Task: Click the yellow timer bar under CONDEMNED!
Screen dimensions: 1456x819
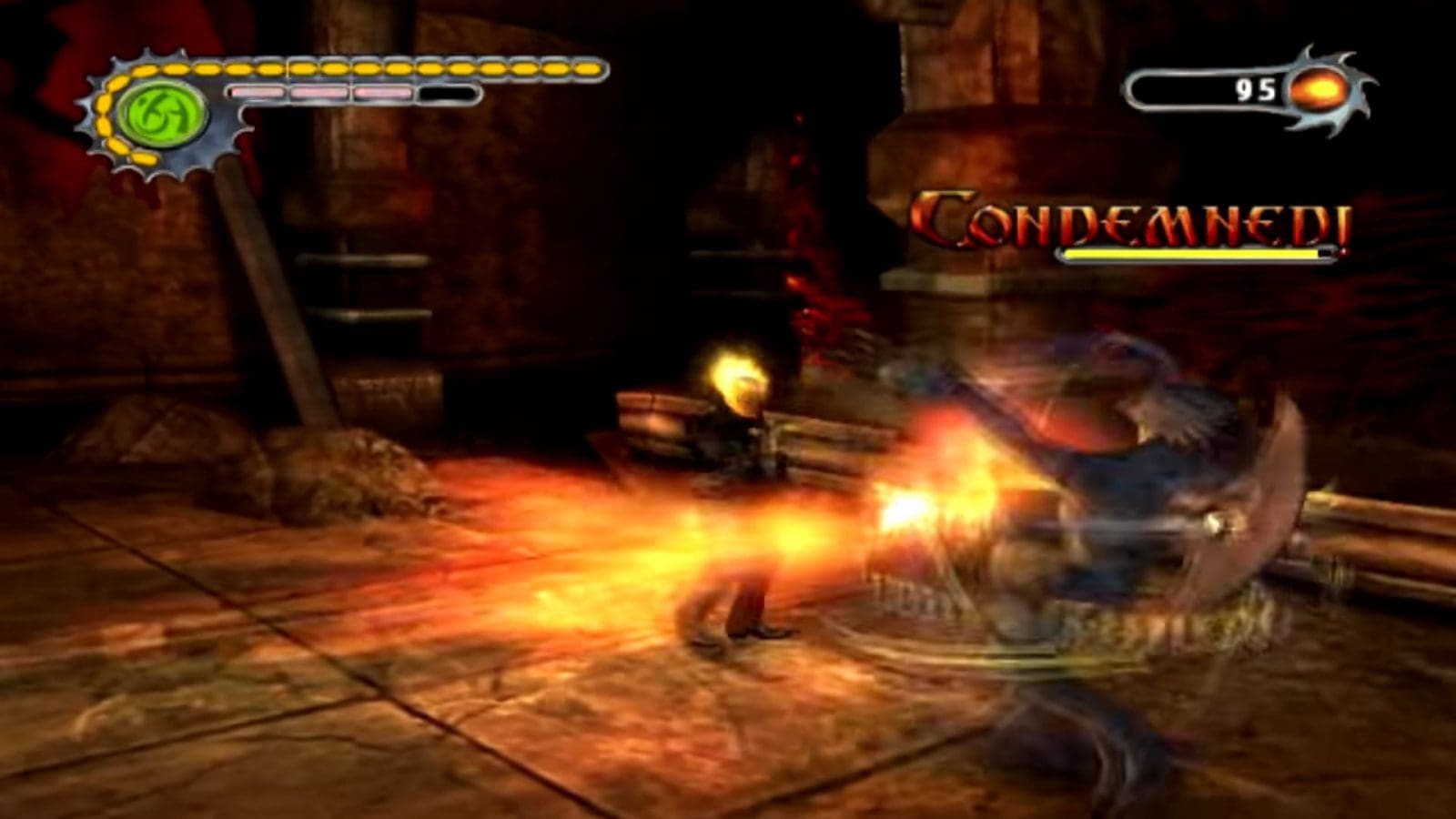Action: tap(1192, 251)
